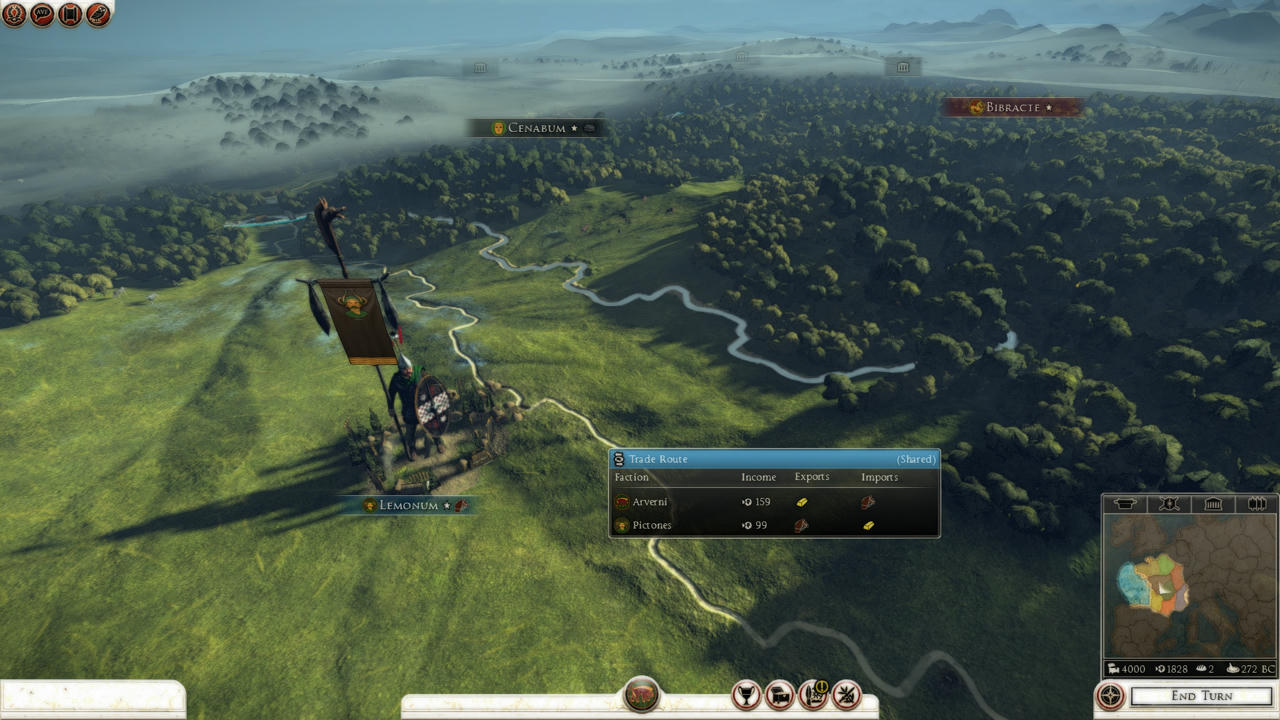
Task: Click the campaign minimap
Action: click(1190, 585)
